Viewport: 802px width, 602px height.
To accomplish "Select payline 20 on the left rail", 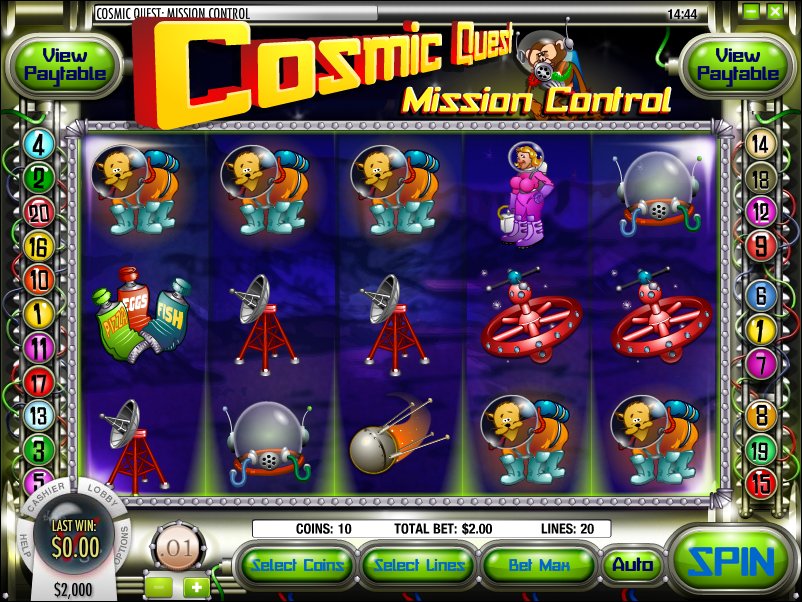I will [40, 211].
